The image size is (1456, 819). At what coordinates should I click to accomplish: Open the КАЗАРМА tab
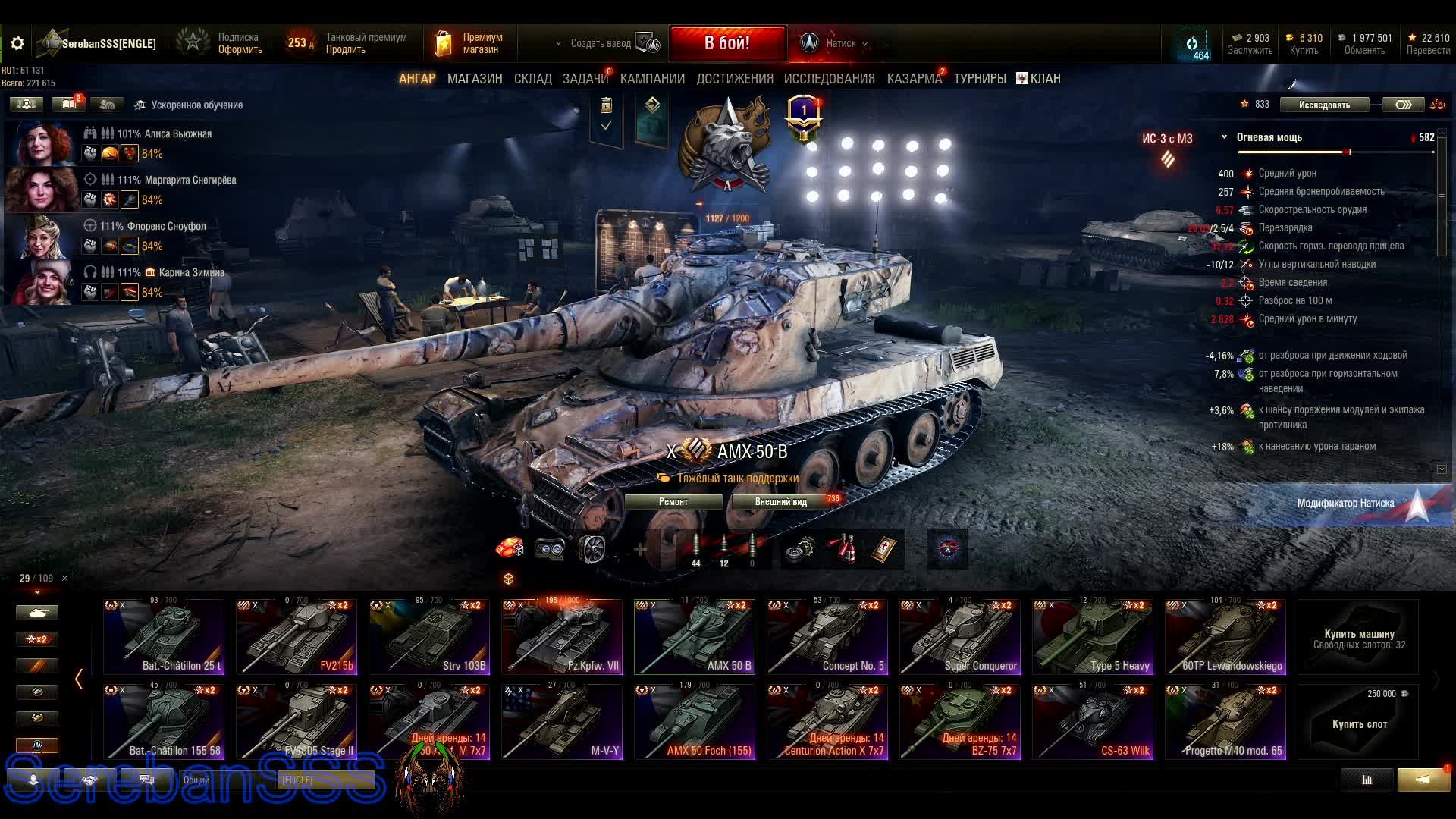pyautogui.click(x=914, y=79)
